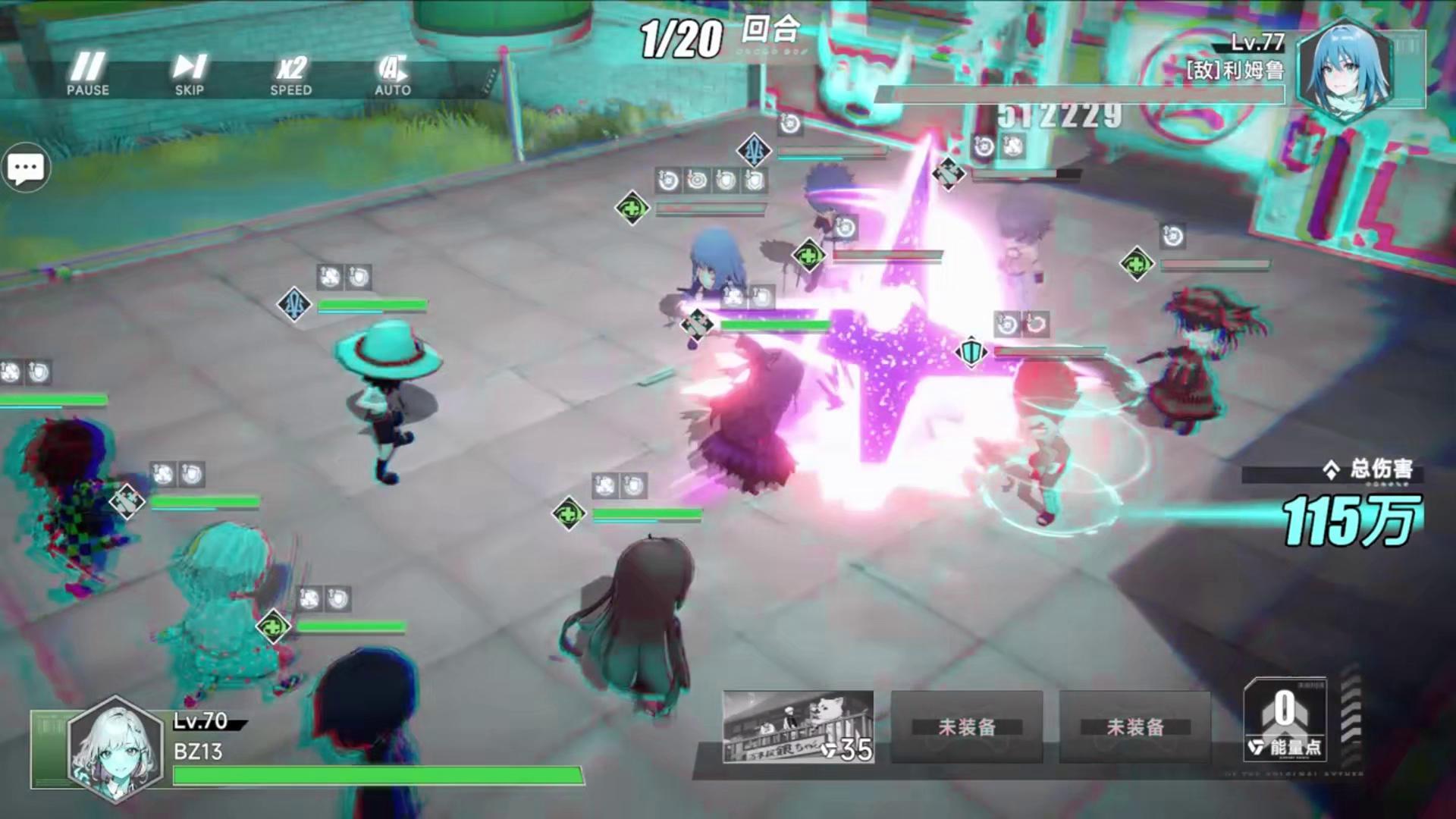
Task: Pause the battle
Action: (x=88, y=74)
